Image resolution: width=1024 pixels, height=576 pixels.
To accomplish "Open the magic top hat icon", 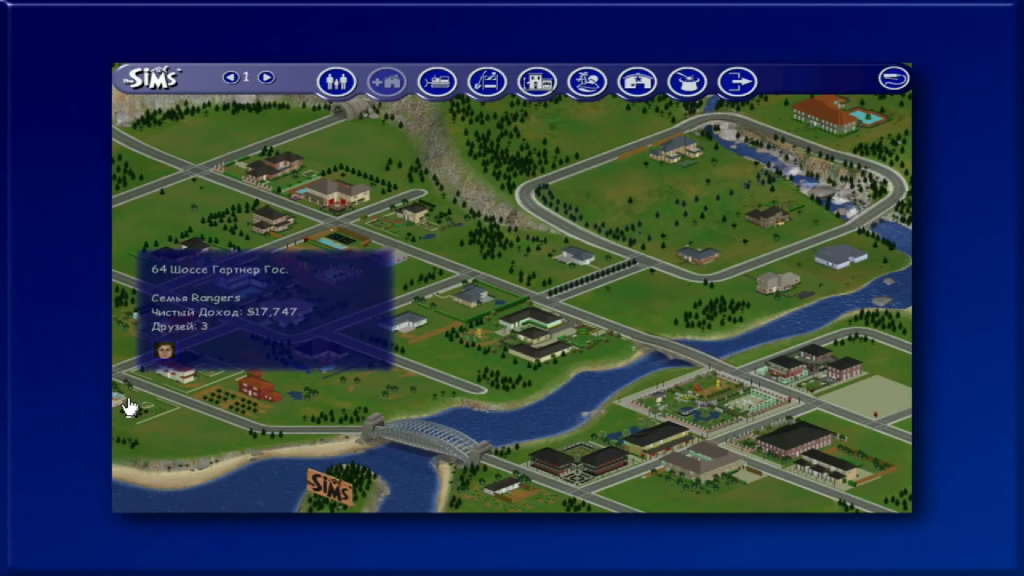I will coord(687,82).
